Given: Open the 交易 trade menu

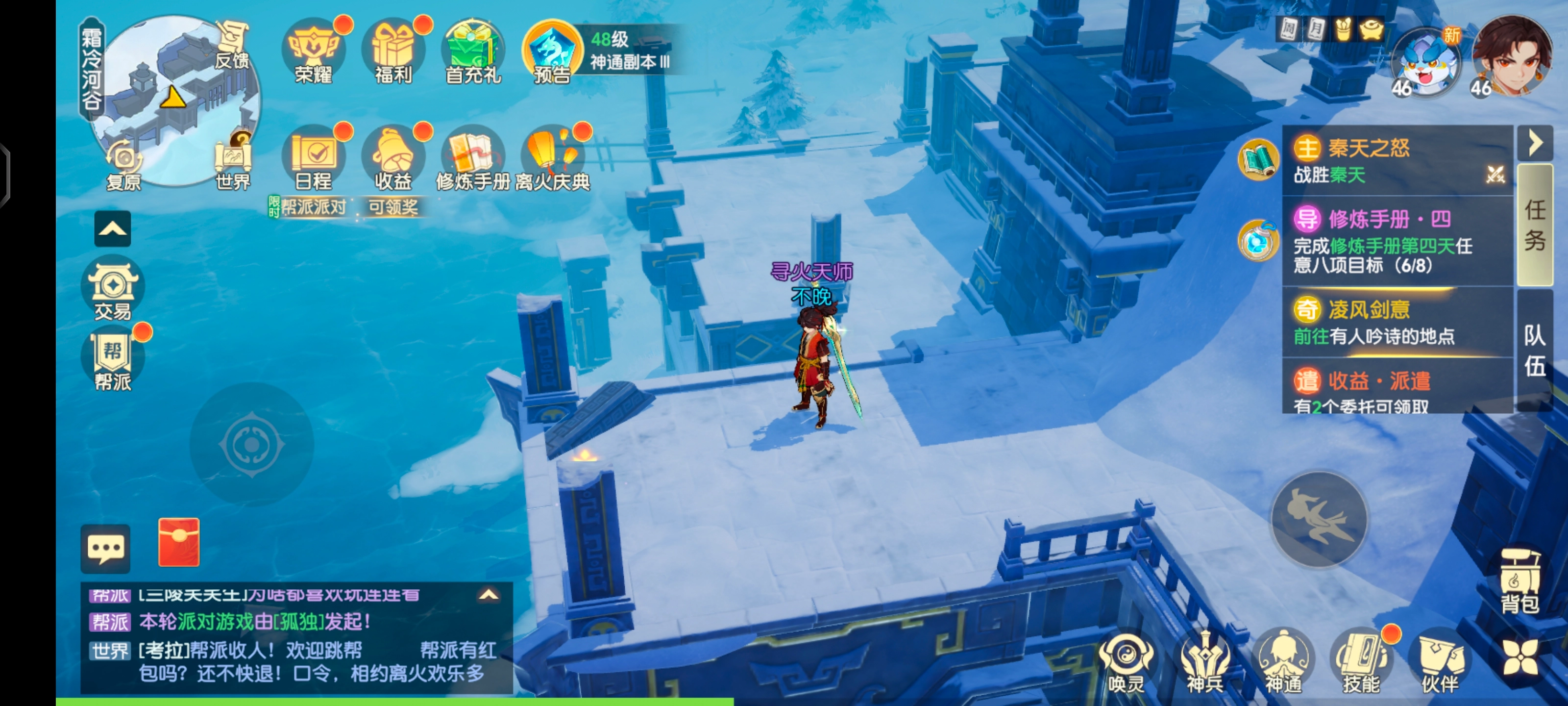Looking at the screenshot, I should (113, 289).
